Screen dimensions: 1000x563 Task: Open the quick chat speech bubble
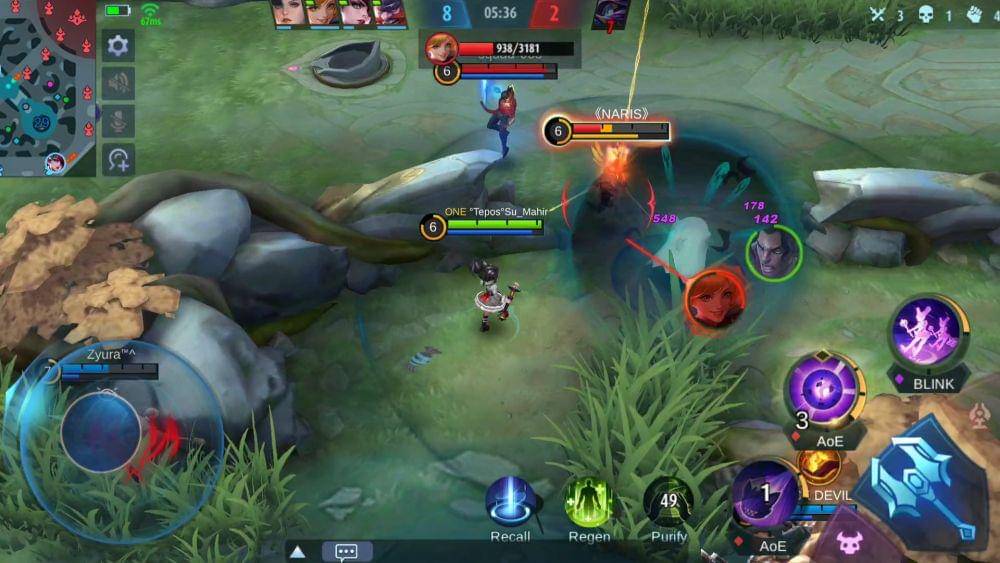(347, 551)
